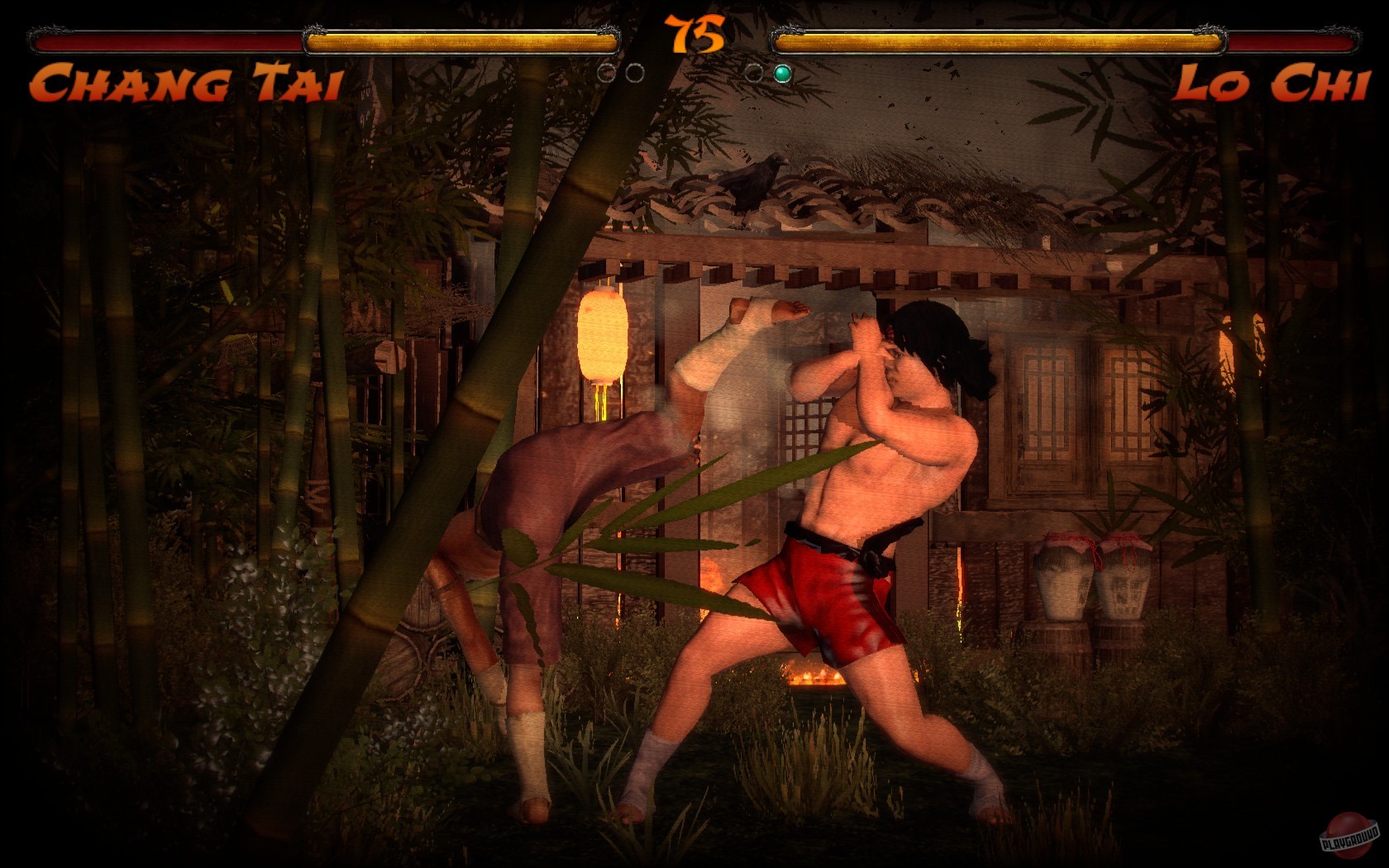Click Lo Chi's empty round indicator circle
The height and width of the screenshot is (868, 1389).
[x=755, y=73]
